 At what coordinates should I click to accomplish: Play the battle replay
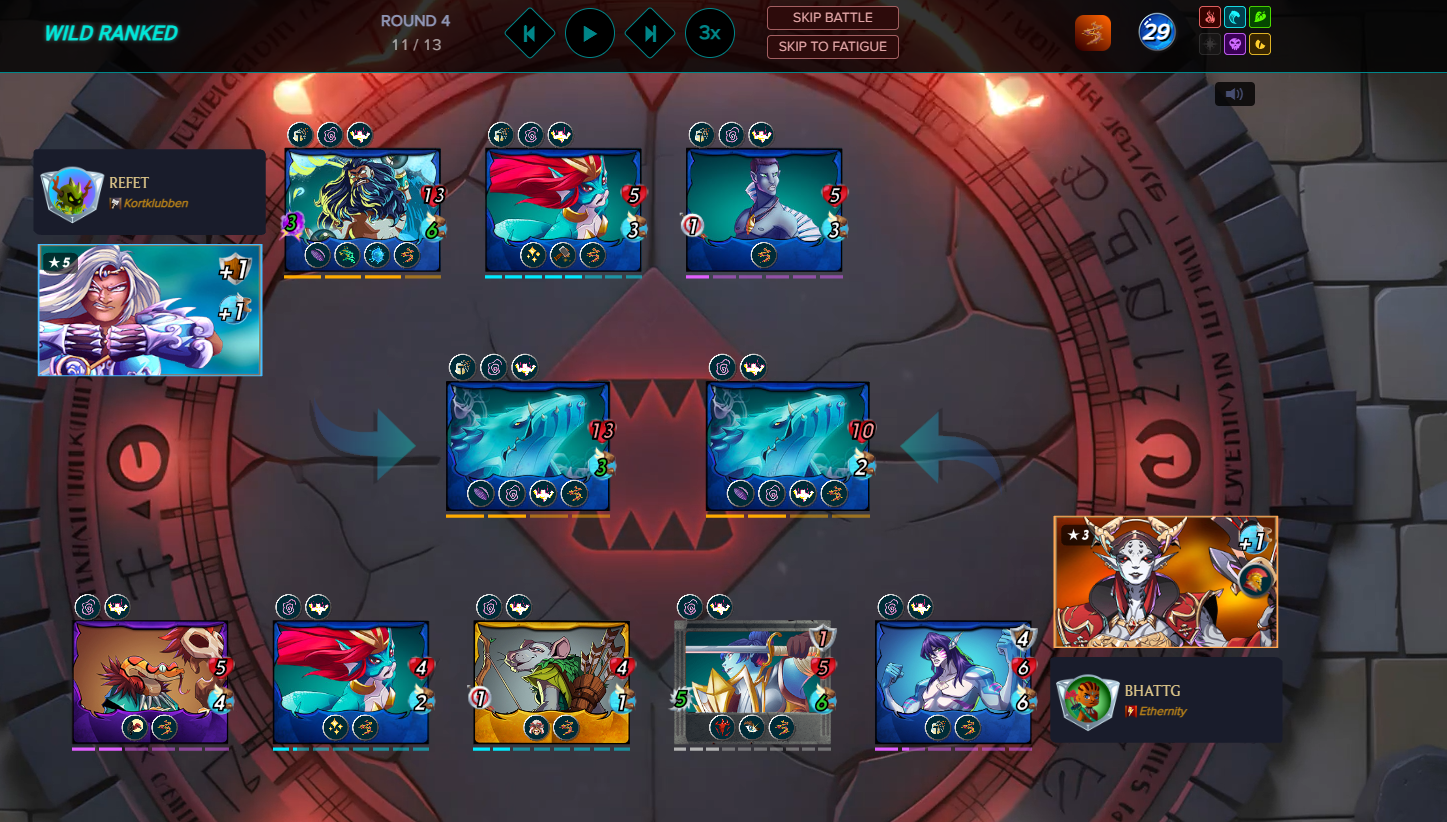coord(589,34)
